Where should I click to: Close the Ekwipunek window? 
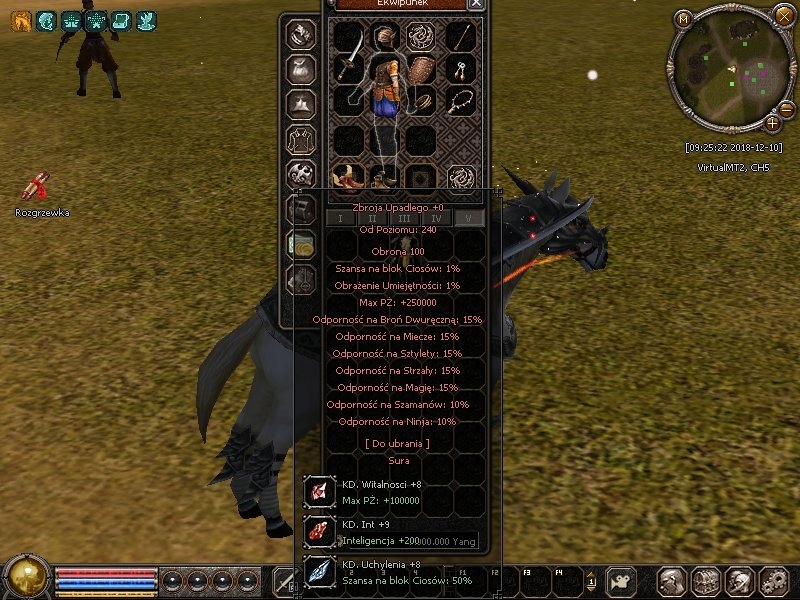tap(476, 4)
